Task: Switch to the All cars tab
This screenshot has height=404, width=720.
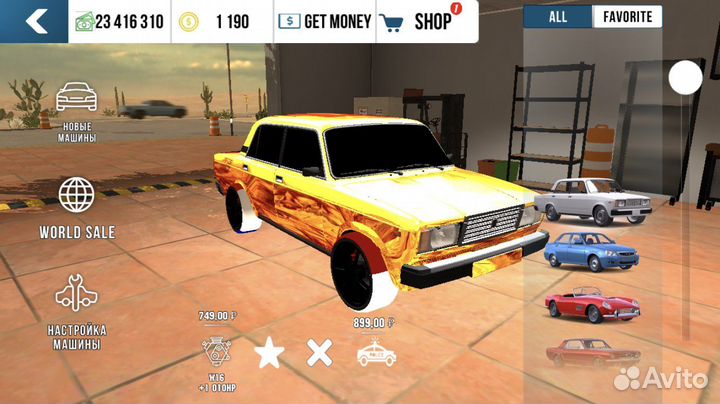Action: tap(557, 17)
